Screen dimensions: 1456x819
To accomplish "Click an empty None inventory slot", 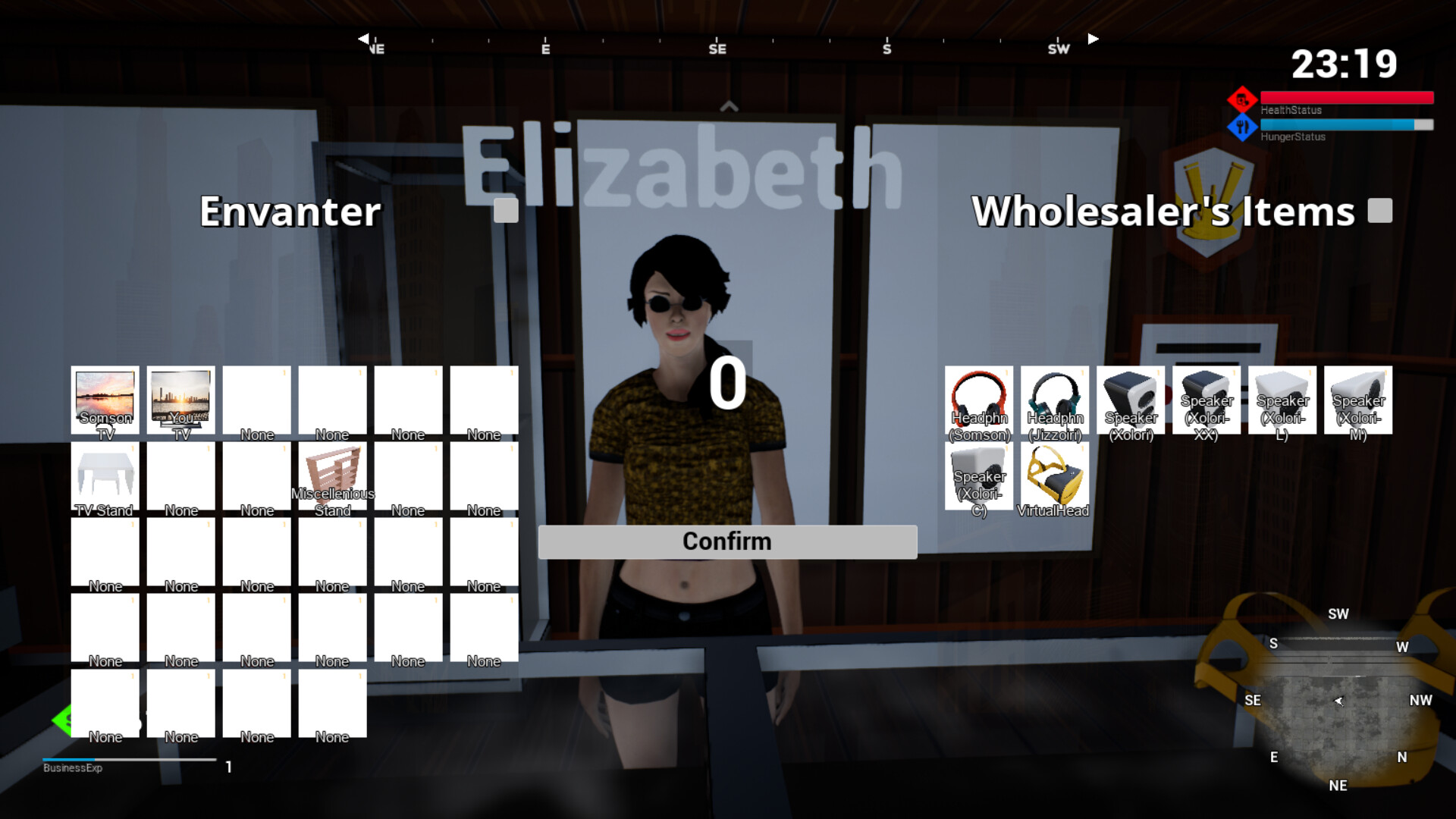I will (256, 400).
